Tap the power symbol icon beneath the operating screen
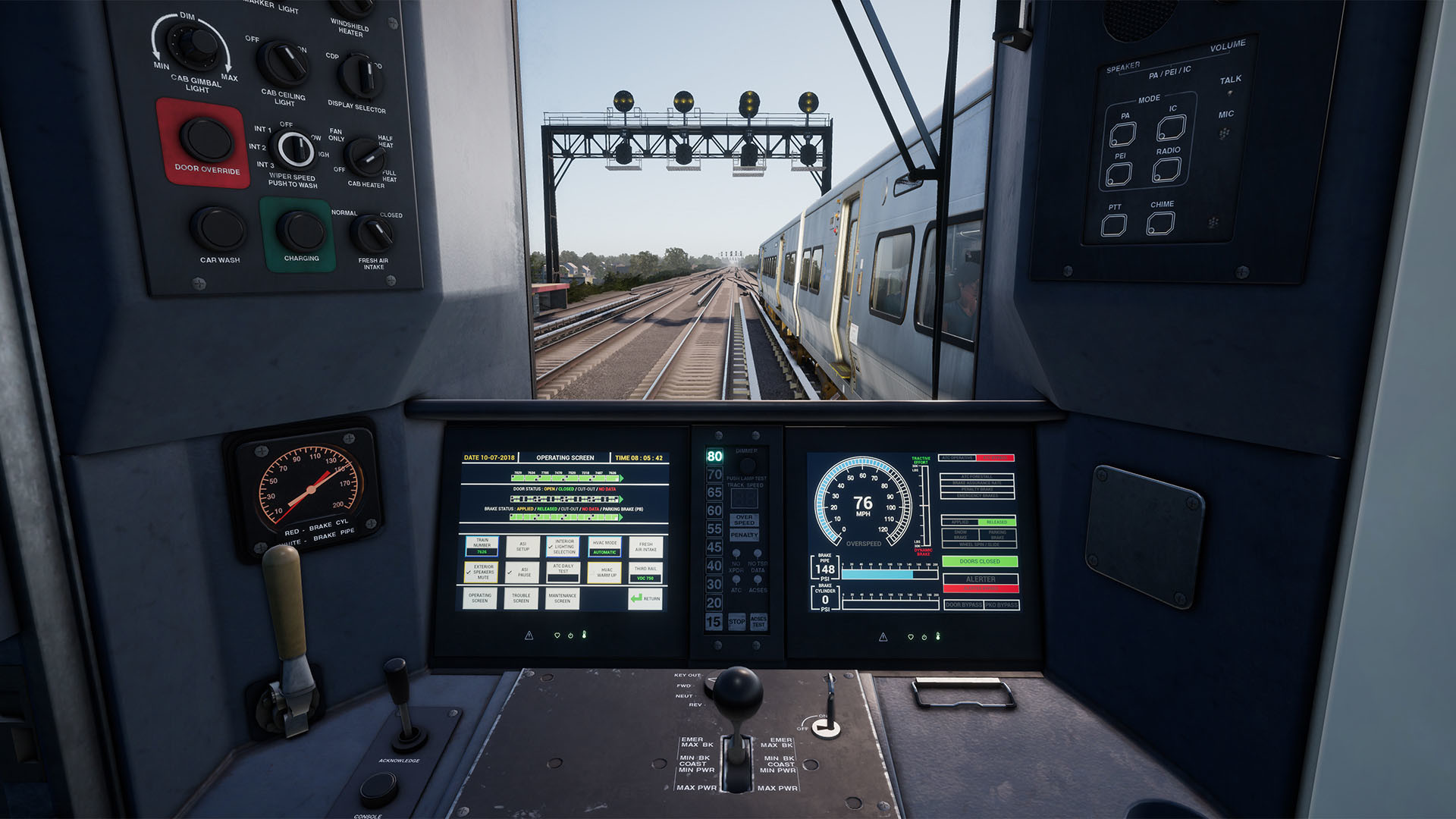Screen dimensions: 1456x819 pos(571,636)
